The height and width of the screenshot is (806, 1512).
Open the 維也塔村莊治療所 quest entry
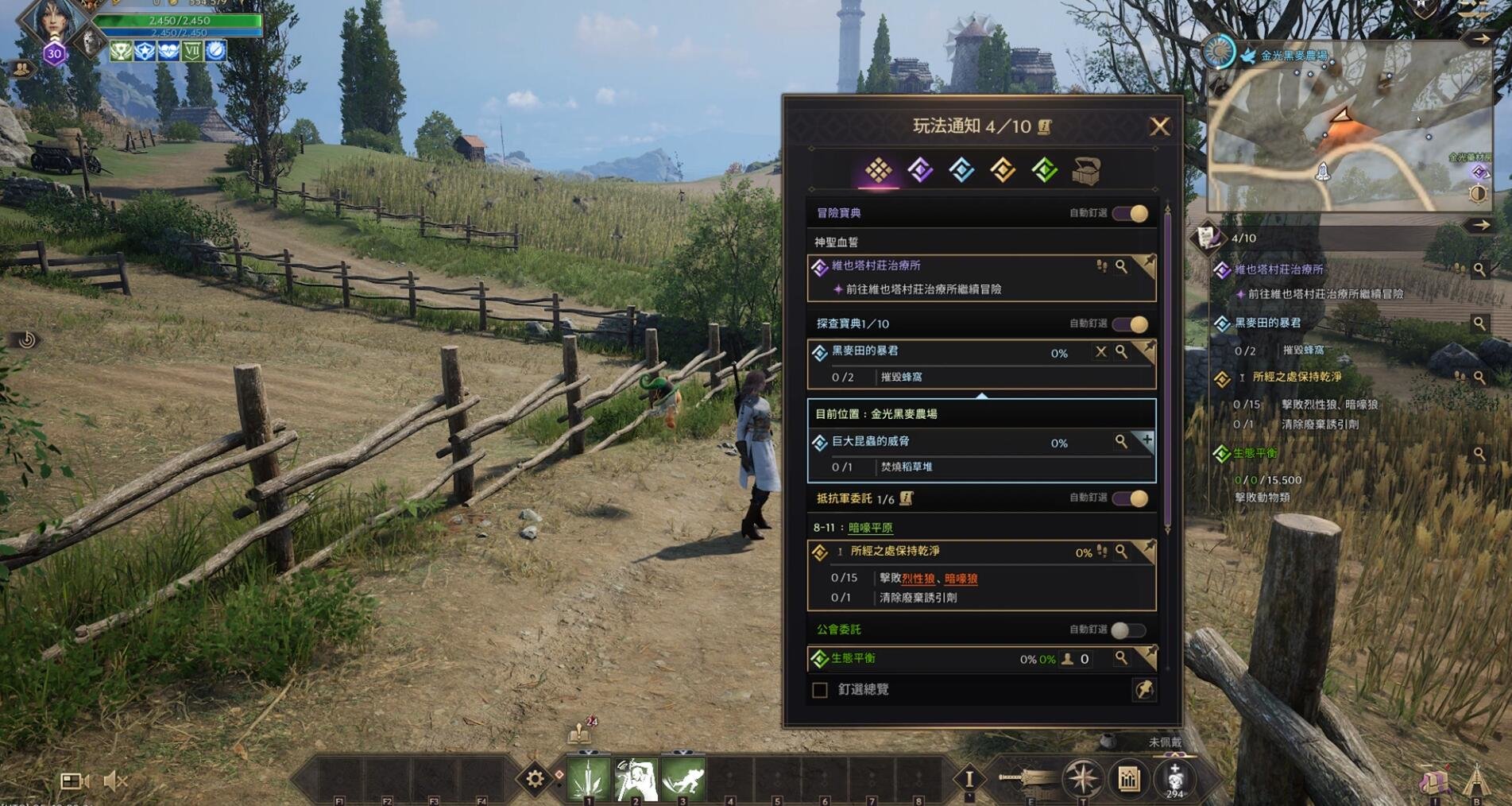click(876, 266)
